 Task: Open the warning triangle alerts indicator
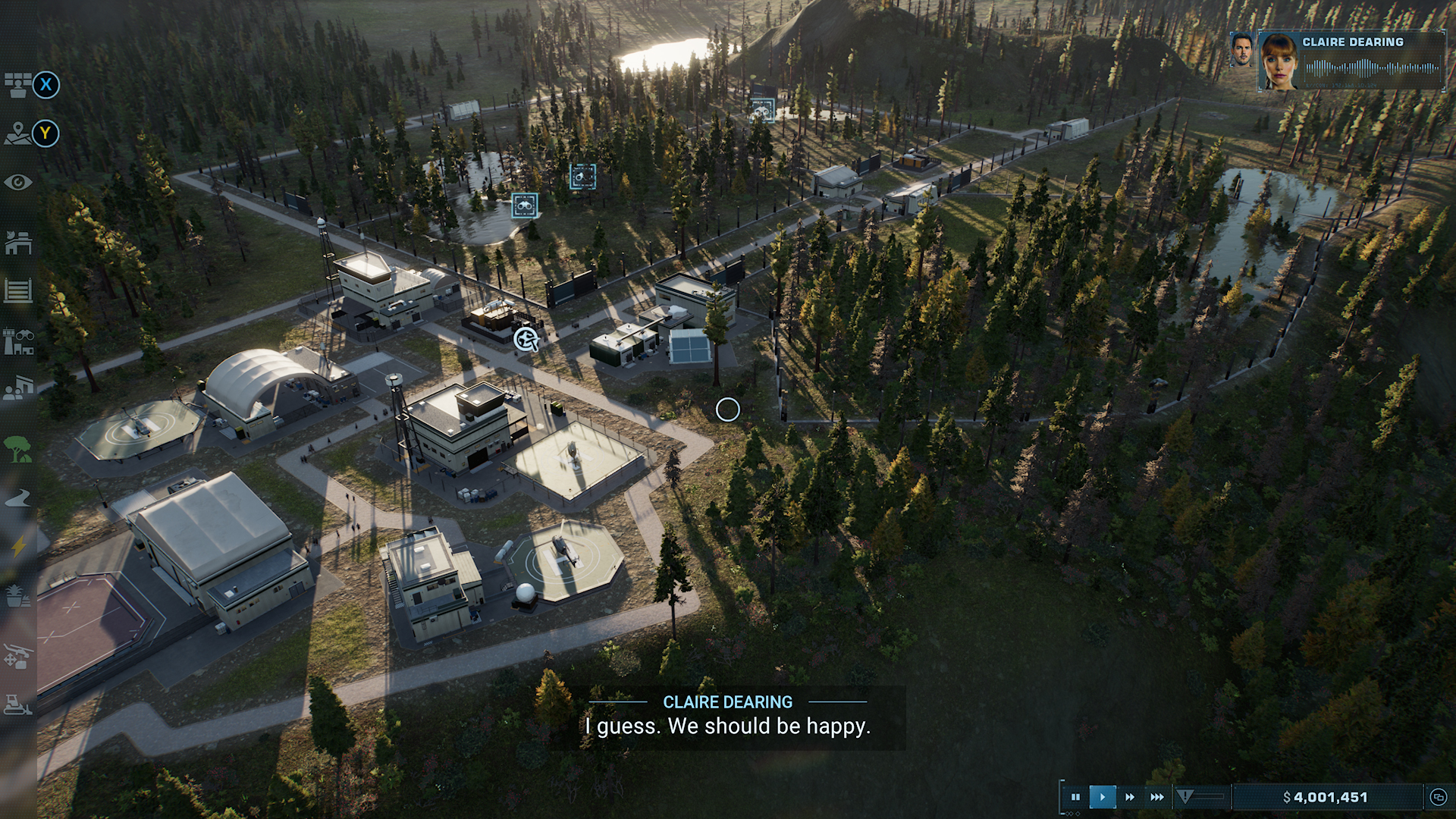[1185, 796]
